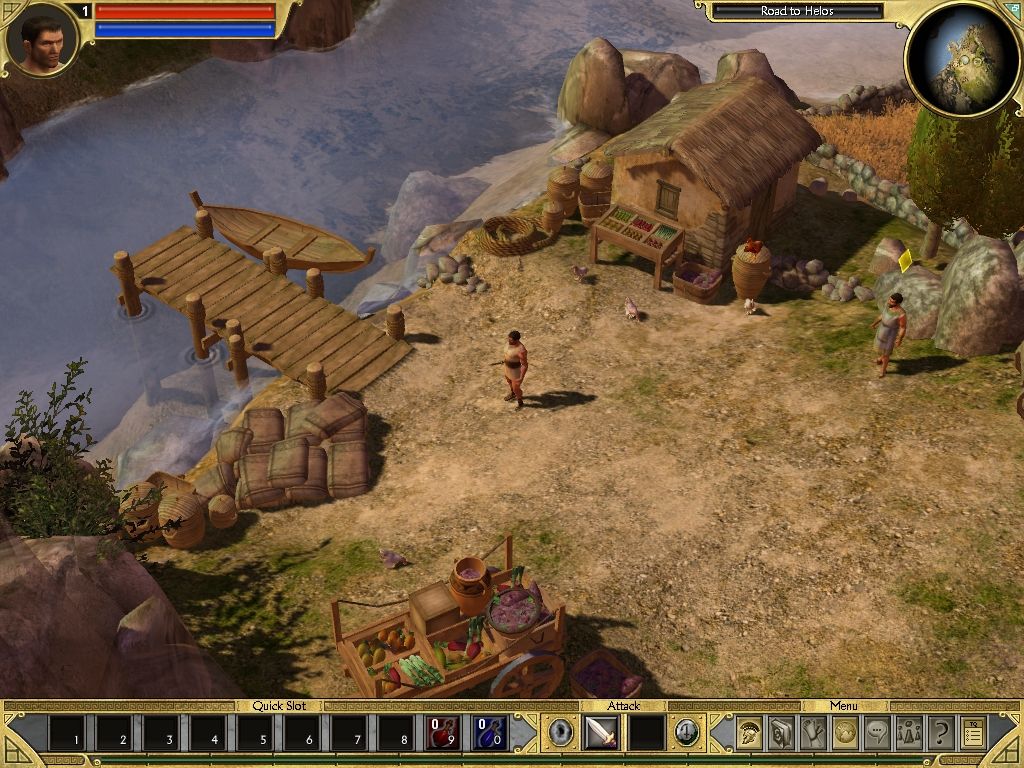Open the chat speech bubble icon
Image resolution: width=1024 pixels, height=768 pixels.
(877, 733)
